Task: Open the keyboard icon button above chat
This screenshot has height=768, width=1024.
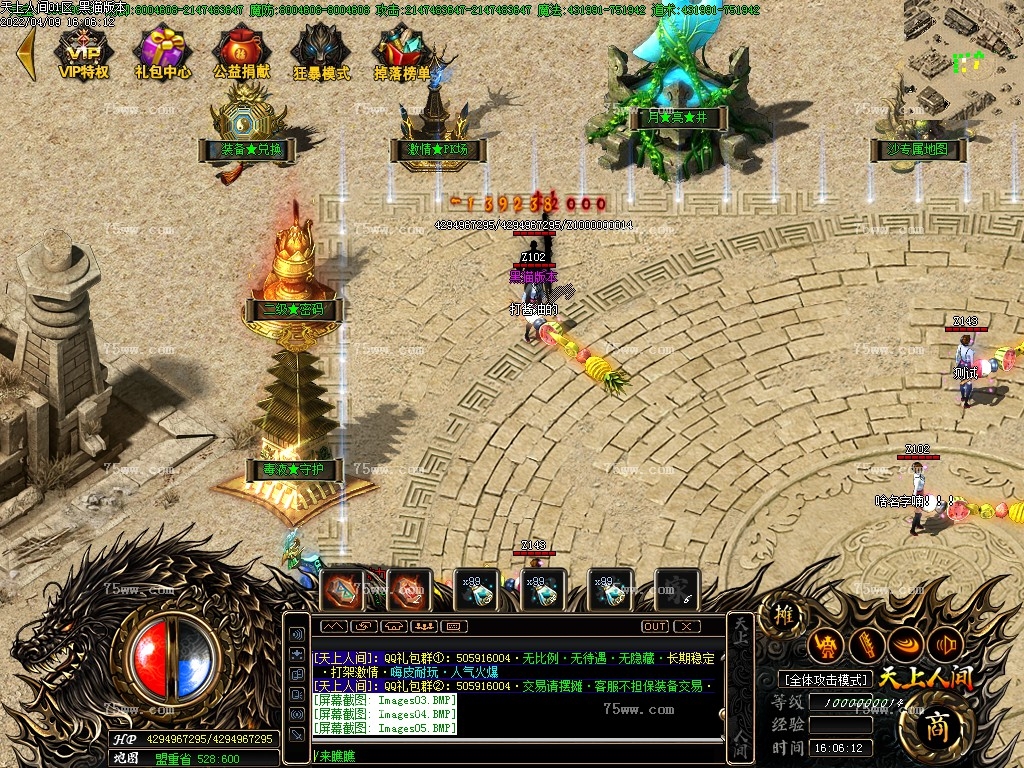Action: click(x=454, y=626)
